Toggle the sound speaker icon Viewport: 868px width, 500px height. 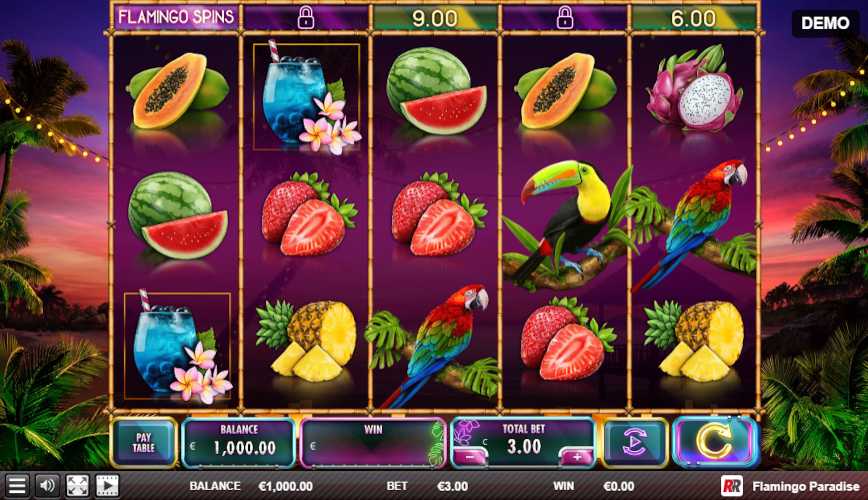[x=47, y=486]
